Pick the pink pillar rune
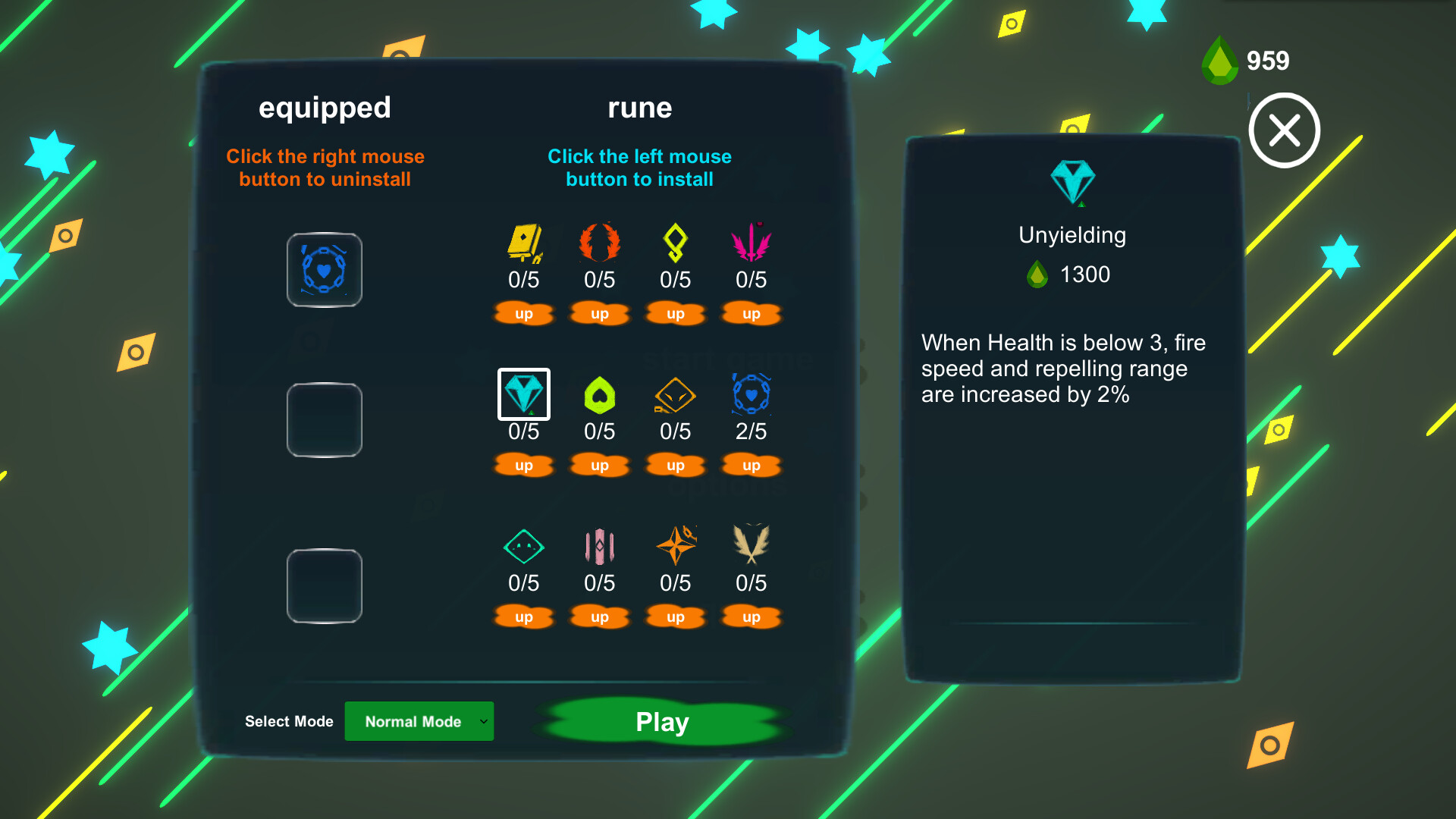The image size is (1456, 819). (599, 546)
